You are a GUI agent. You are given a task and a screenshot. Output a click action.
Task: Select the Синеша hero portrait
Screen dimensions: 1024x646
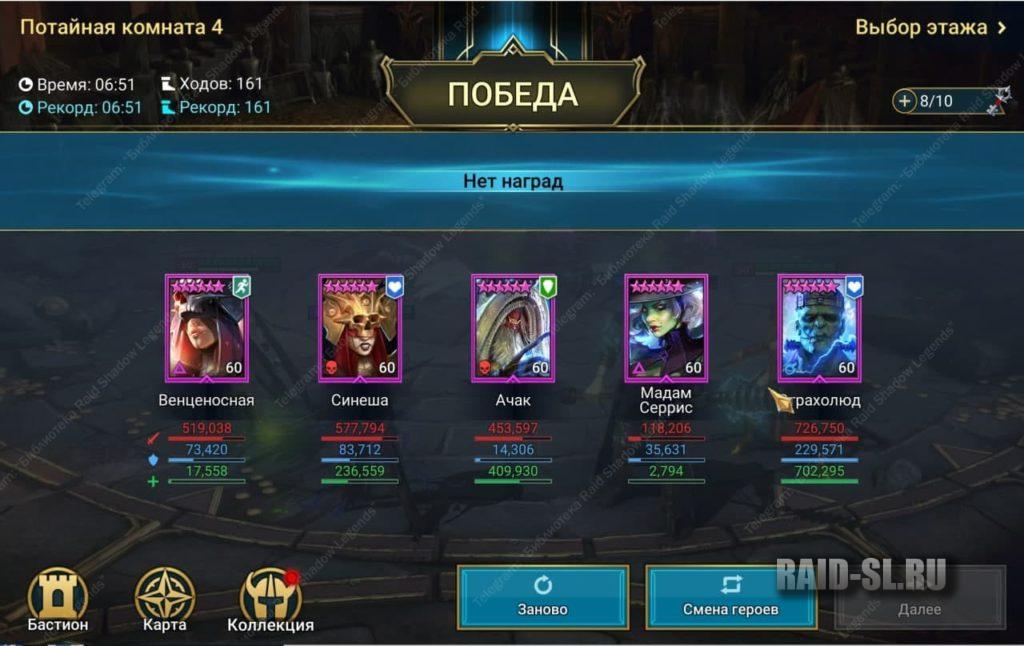360,328
